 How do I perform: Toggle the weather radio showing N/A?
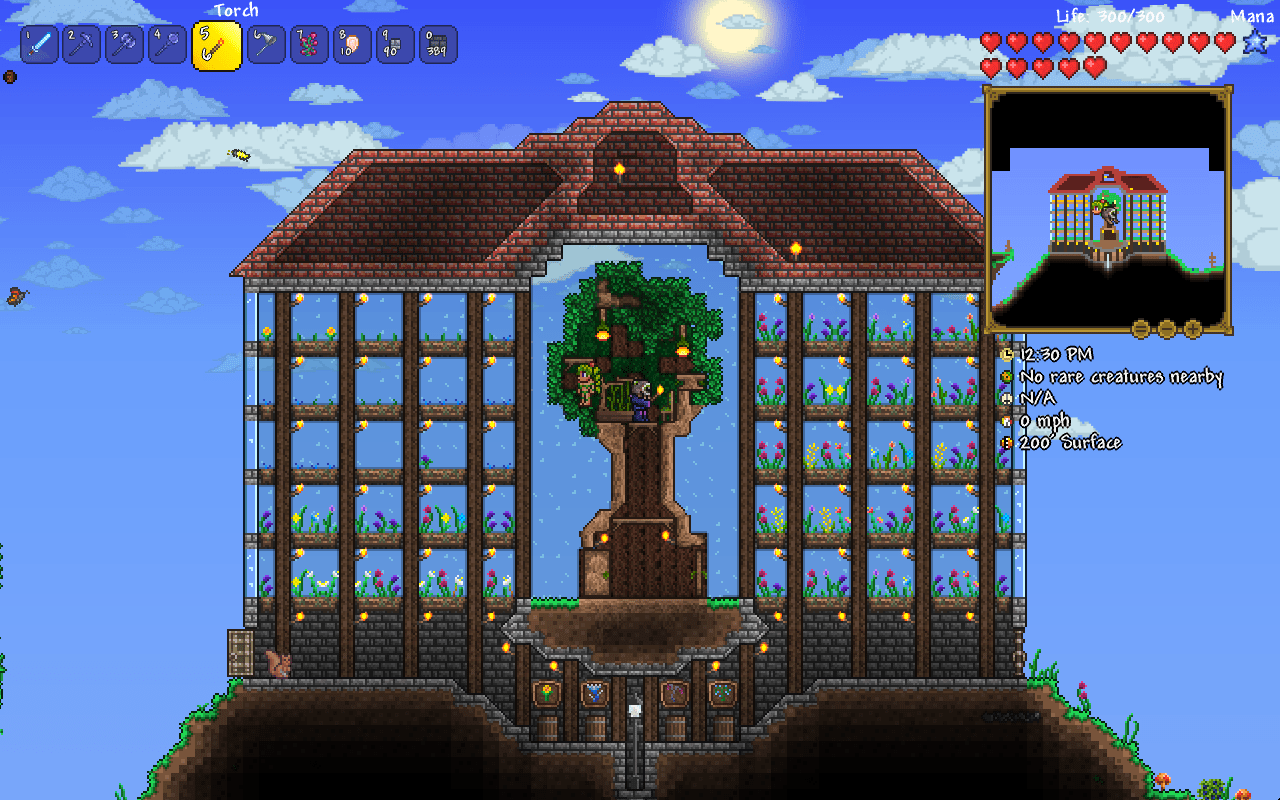pos(1007,397)
